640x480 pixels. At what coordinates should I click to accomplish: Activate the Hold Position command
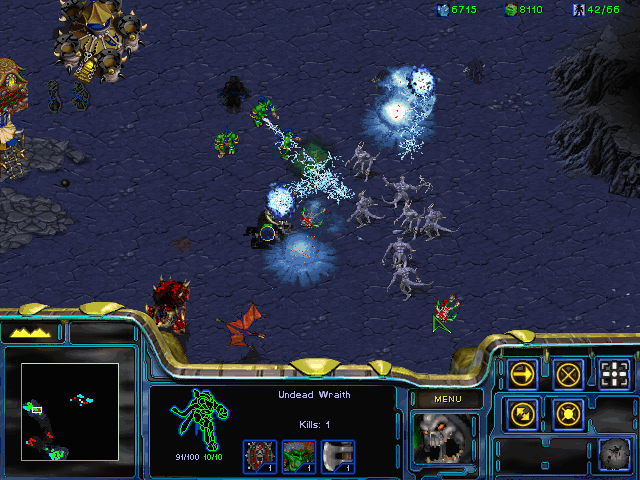[568, 412]
